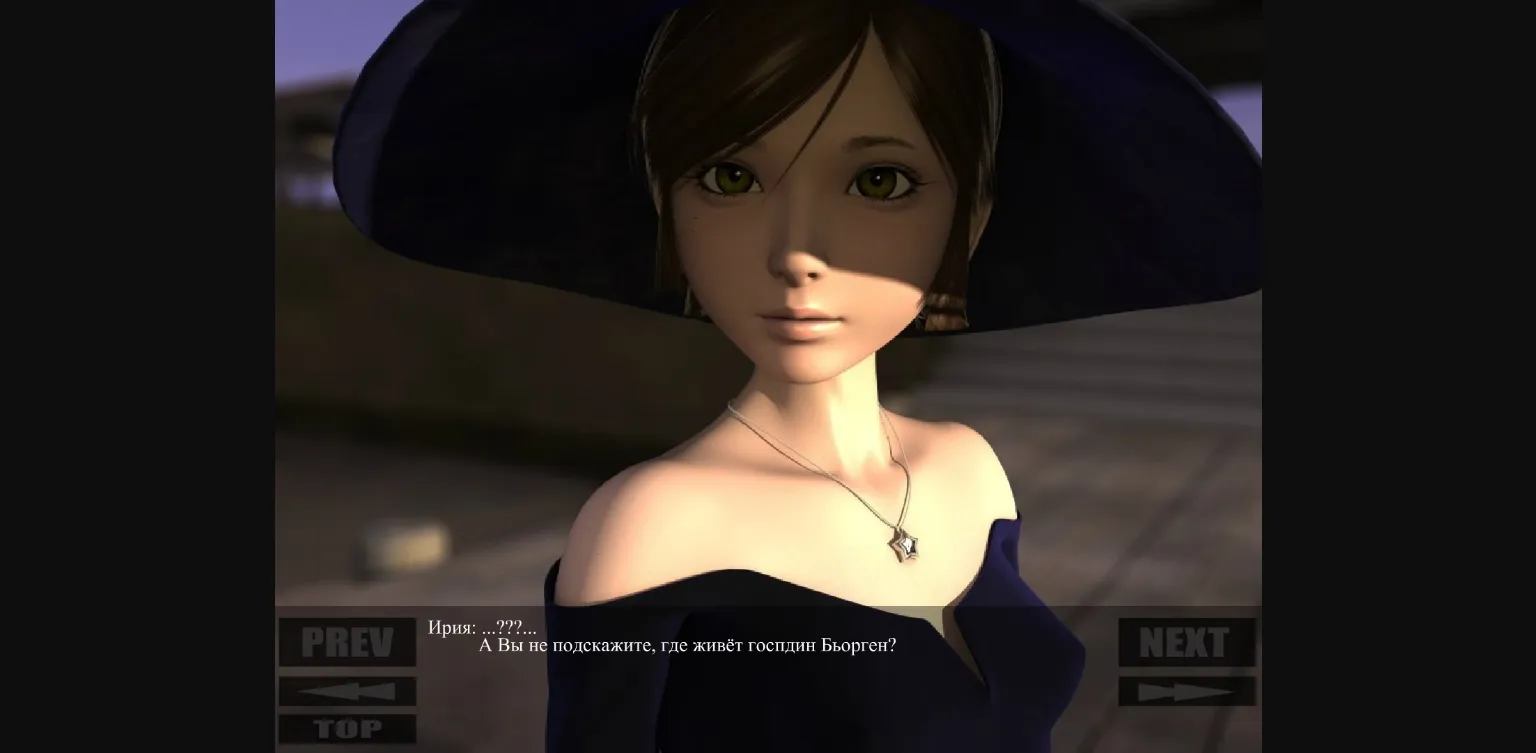
Task: Advance the story with NEXT
Action: pyautogui.click(x=1186, y=640)
